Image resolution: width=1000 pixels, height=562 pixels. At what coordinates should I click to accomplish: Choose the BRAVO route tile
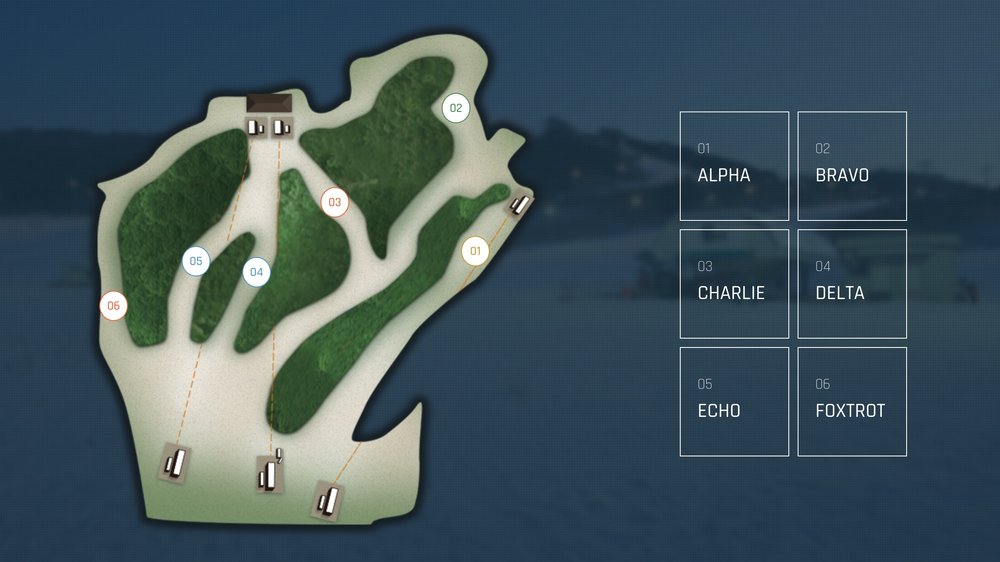click(852, 166)
